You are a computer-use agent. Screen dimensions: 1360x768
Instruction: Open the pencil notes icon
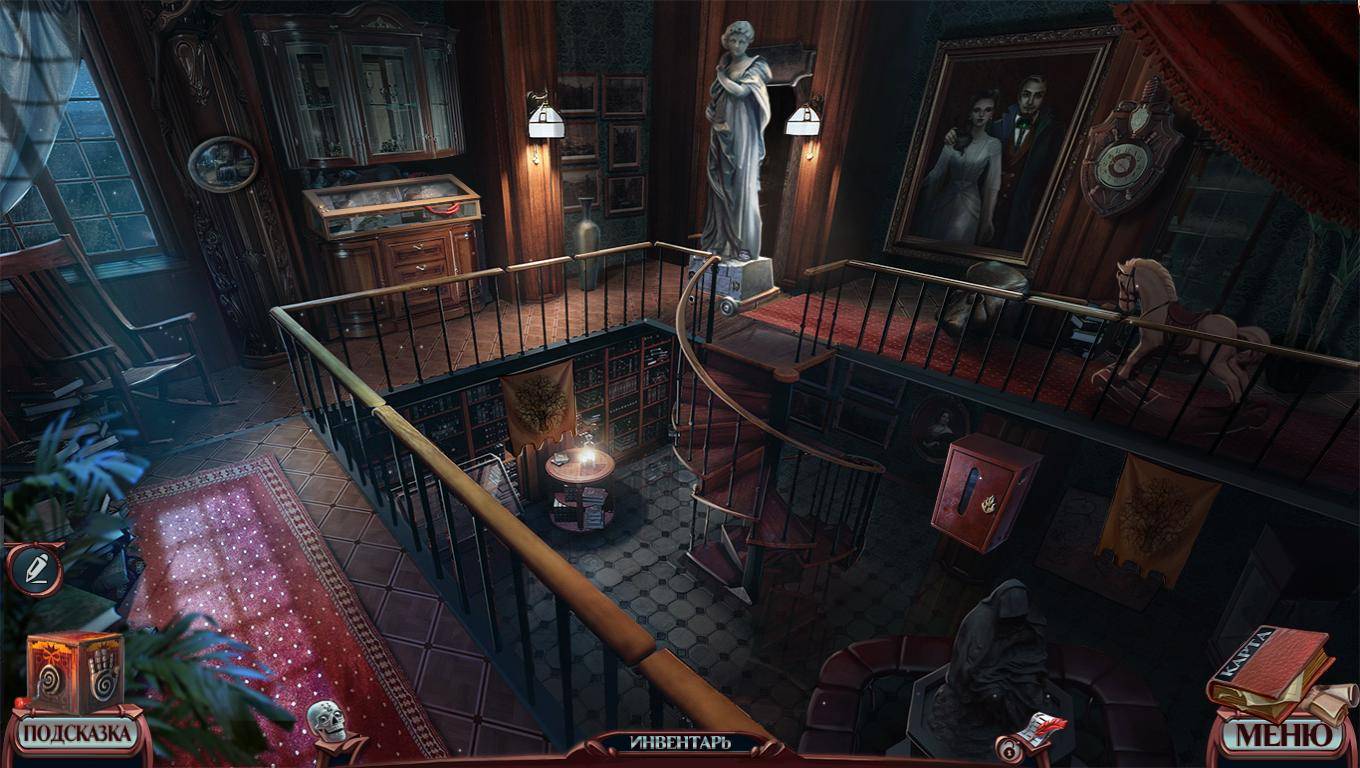point(34,568)
